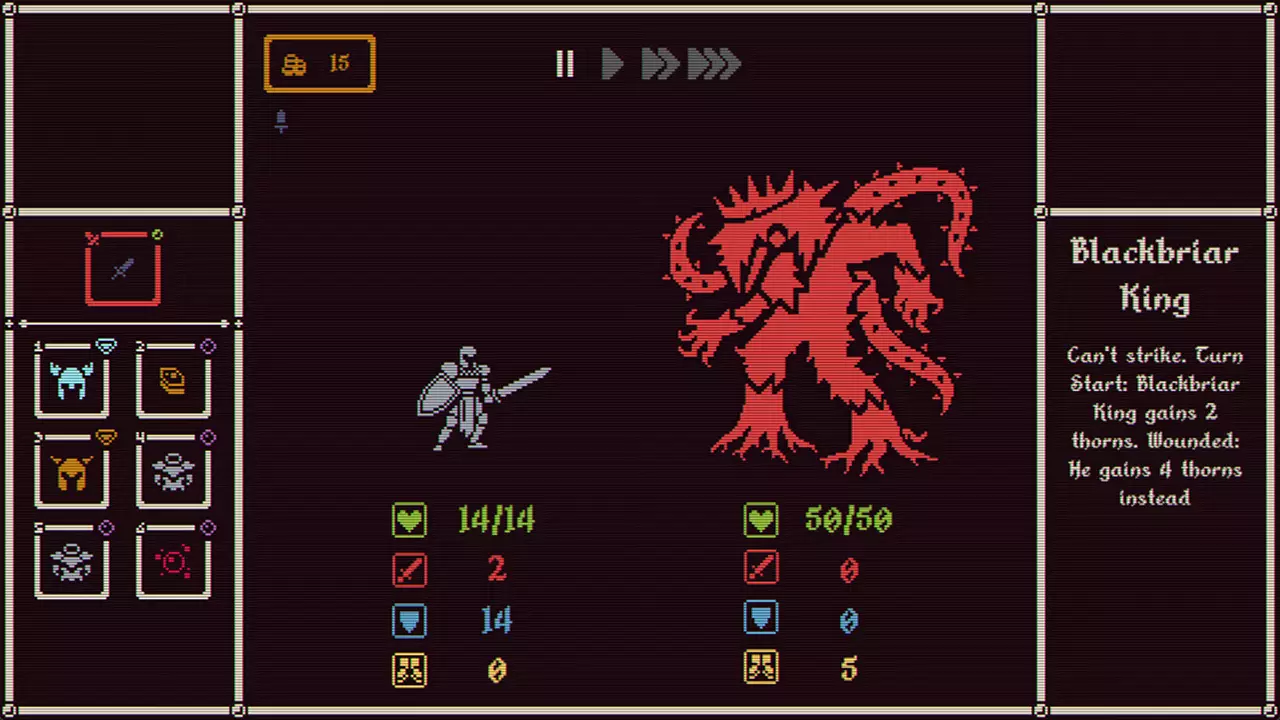Set battle to triple-arrow fastest speed

tap(714, 65)
